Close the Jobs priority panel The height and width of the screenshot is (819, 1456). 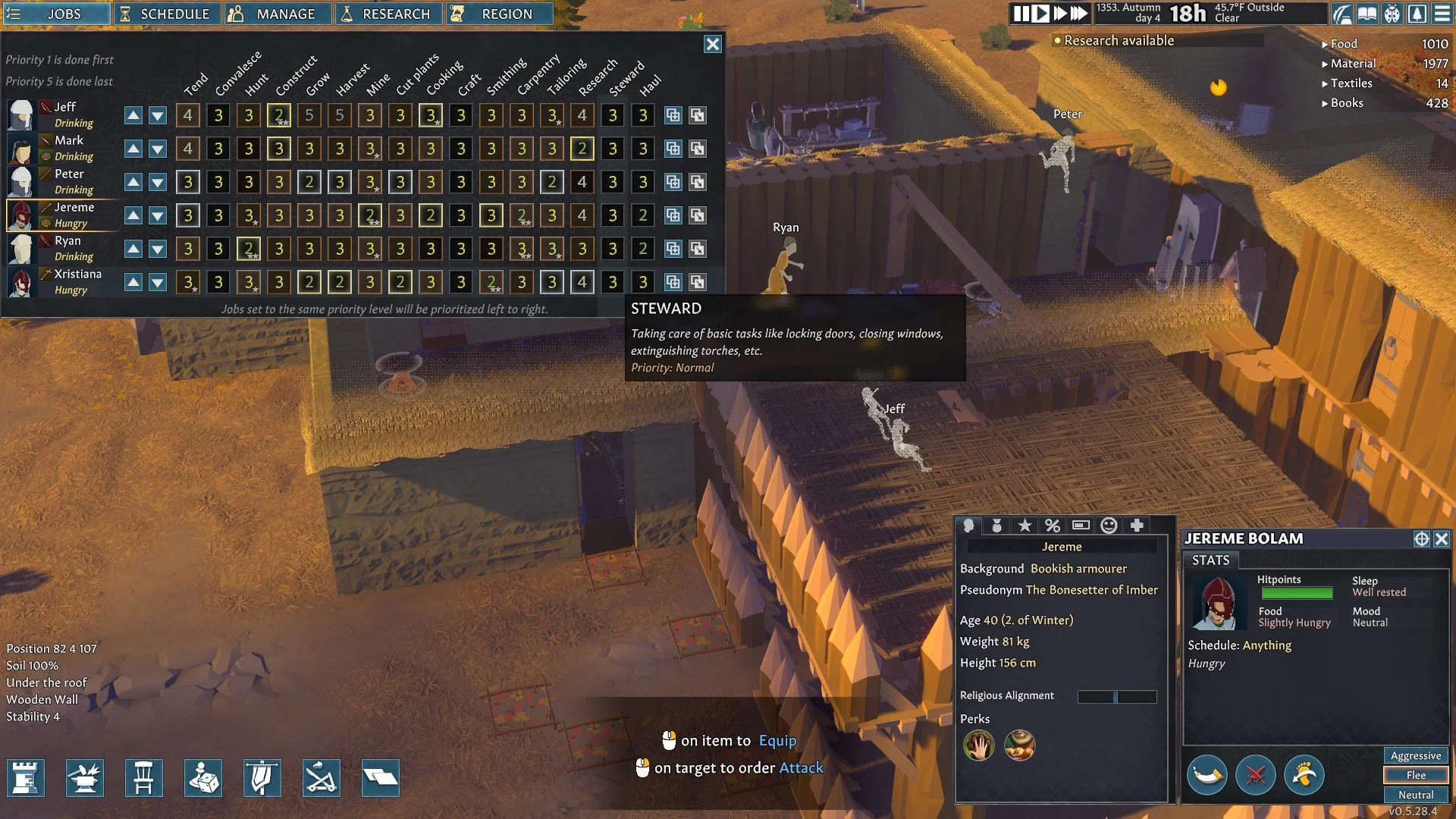[713, 44]
